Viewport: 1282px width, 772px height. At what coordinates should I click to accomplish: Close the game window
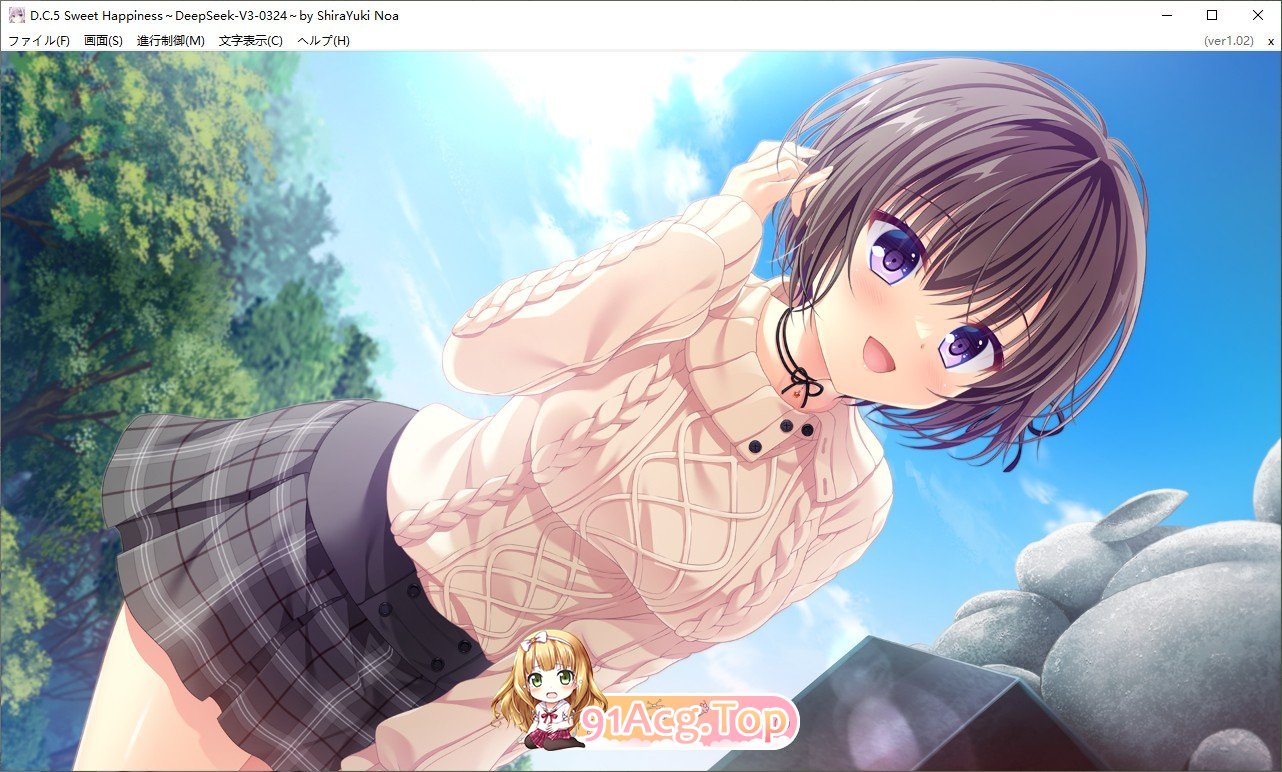click(1257, 15)
